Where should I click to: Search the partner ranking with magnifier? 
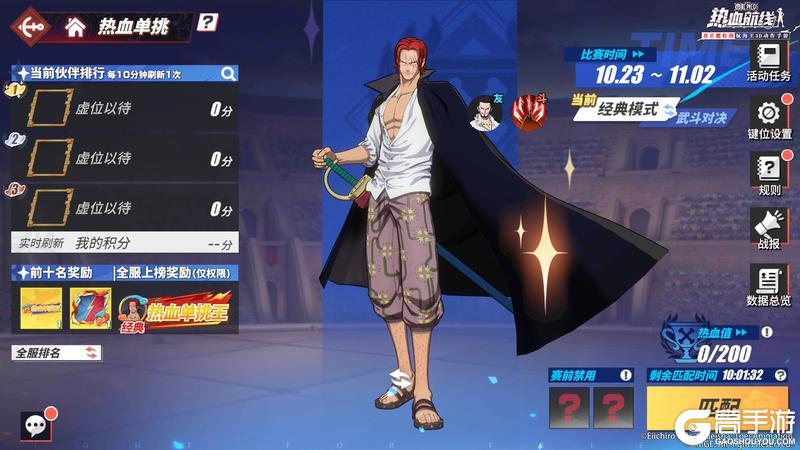coord(228,73)
